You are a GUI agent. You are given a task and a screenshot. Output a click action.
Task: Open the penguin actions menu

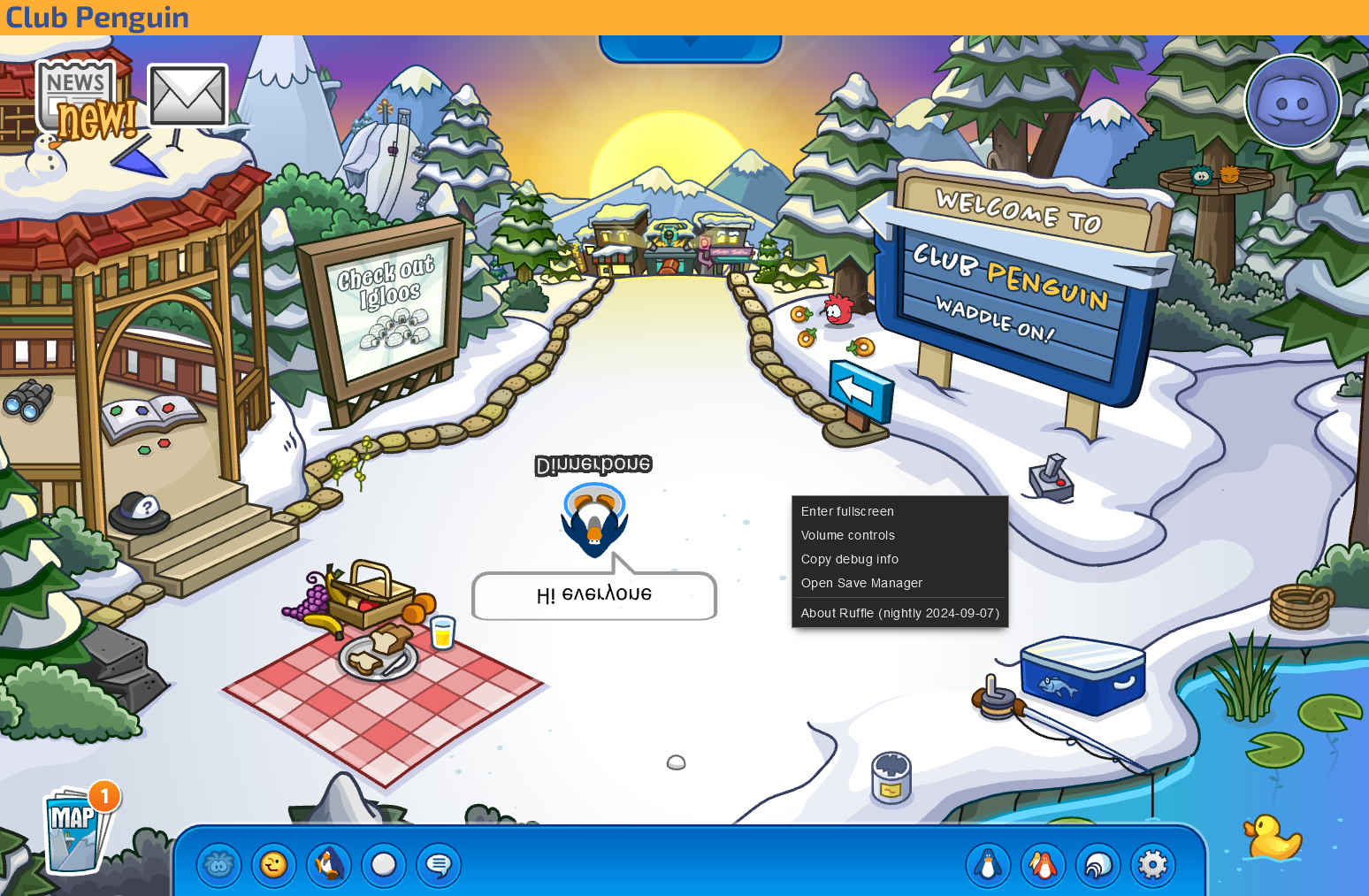[329, 865]
